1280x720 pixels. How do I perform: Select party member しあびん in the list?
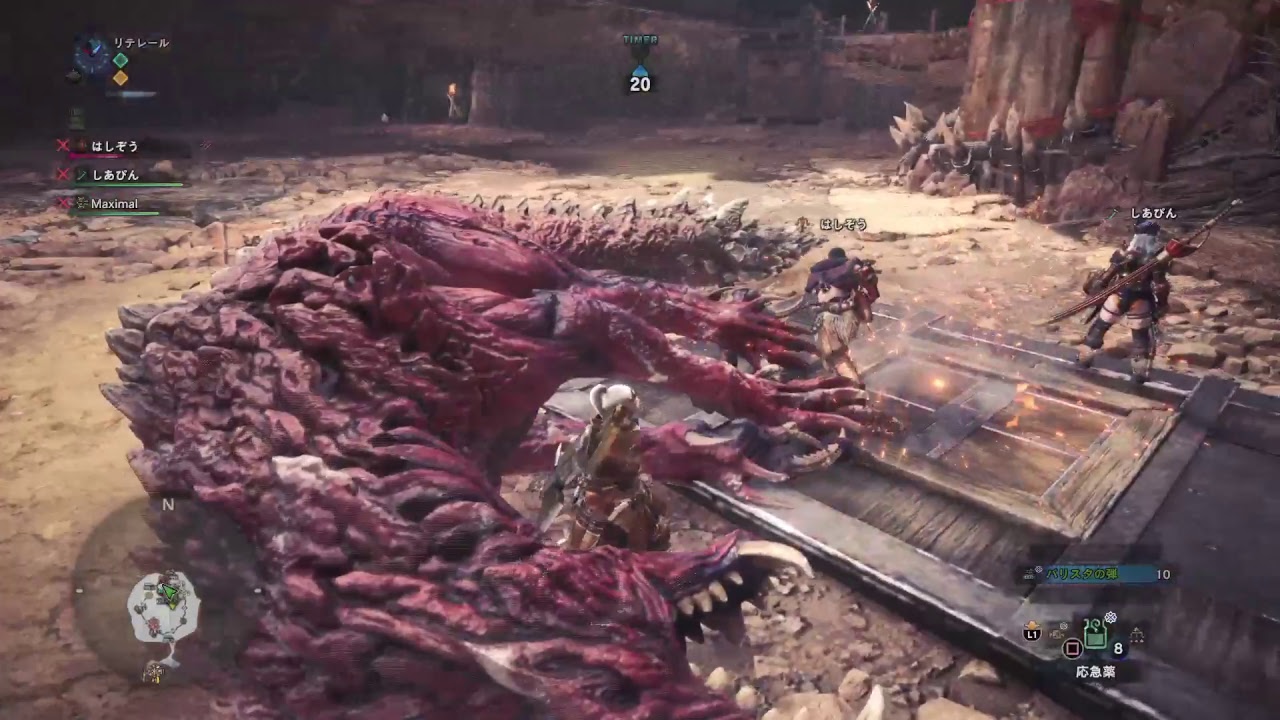coord(115,175)
